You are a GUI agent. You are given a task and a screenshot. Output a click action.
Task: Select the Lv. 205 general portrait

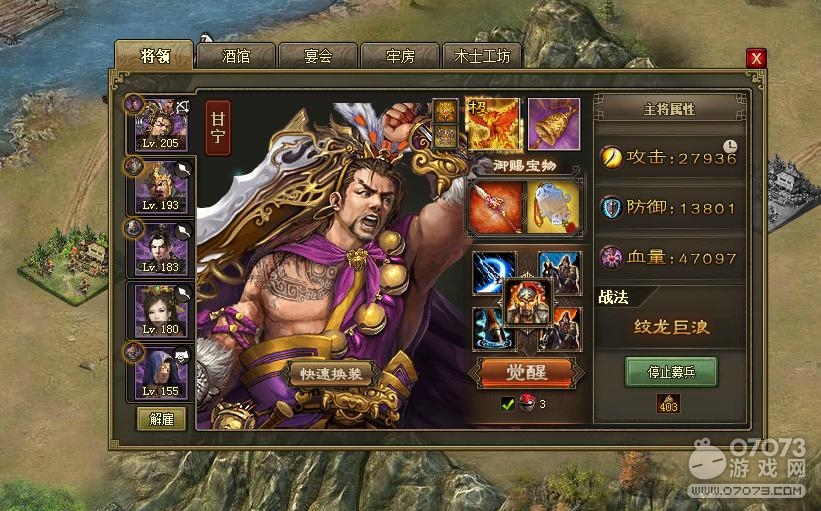tap(160, 124)
